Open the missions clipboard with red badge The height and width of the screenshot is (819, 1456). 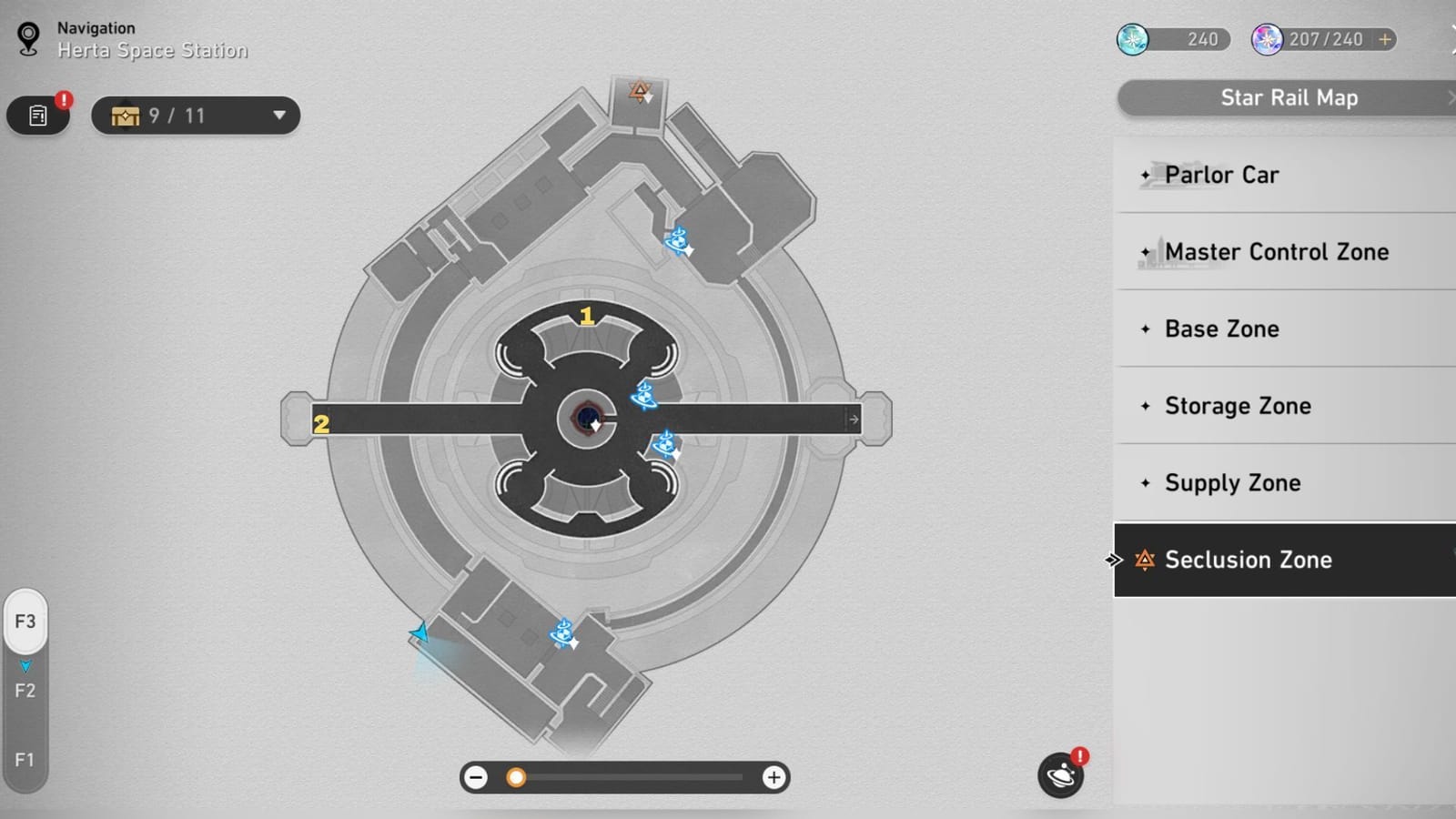coord(37,116)
